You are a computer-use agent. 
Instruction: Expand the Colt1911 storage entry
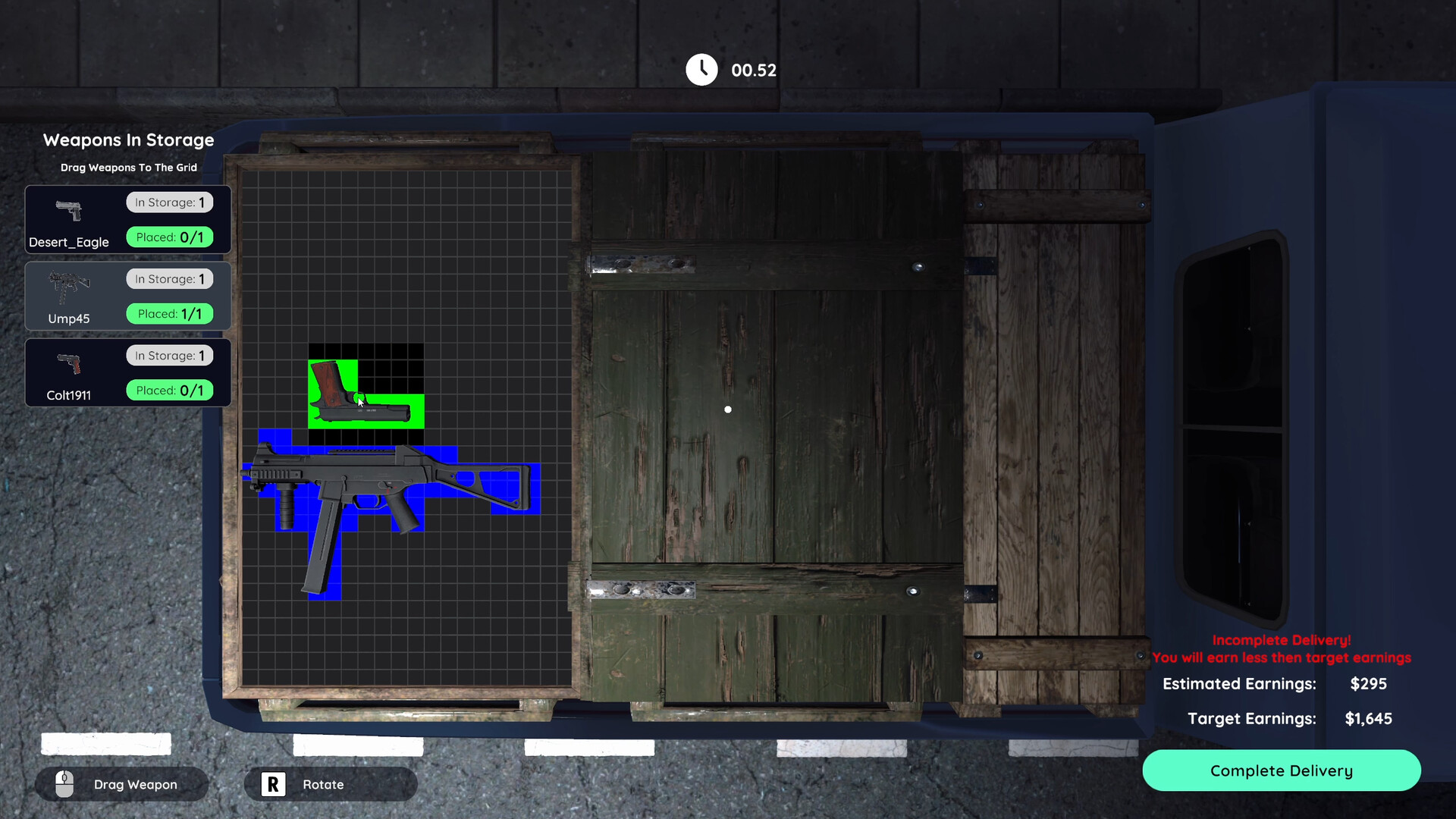127,372
